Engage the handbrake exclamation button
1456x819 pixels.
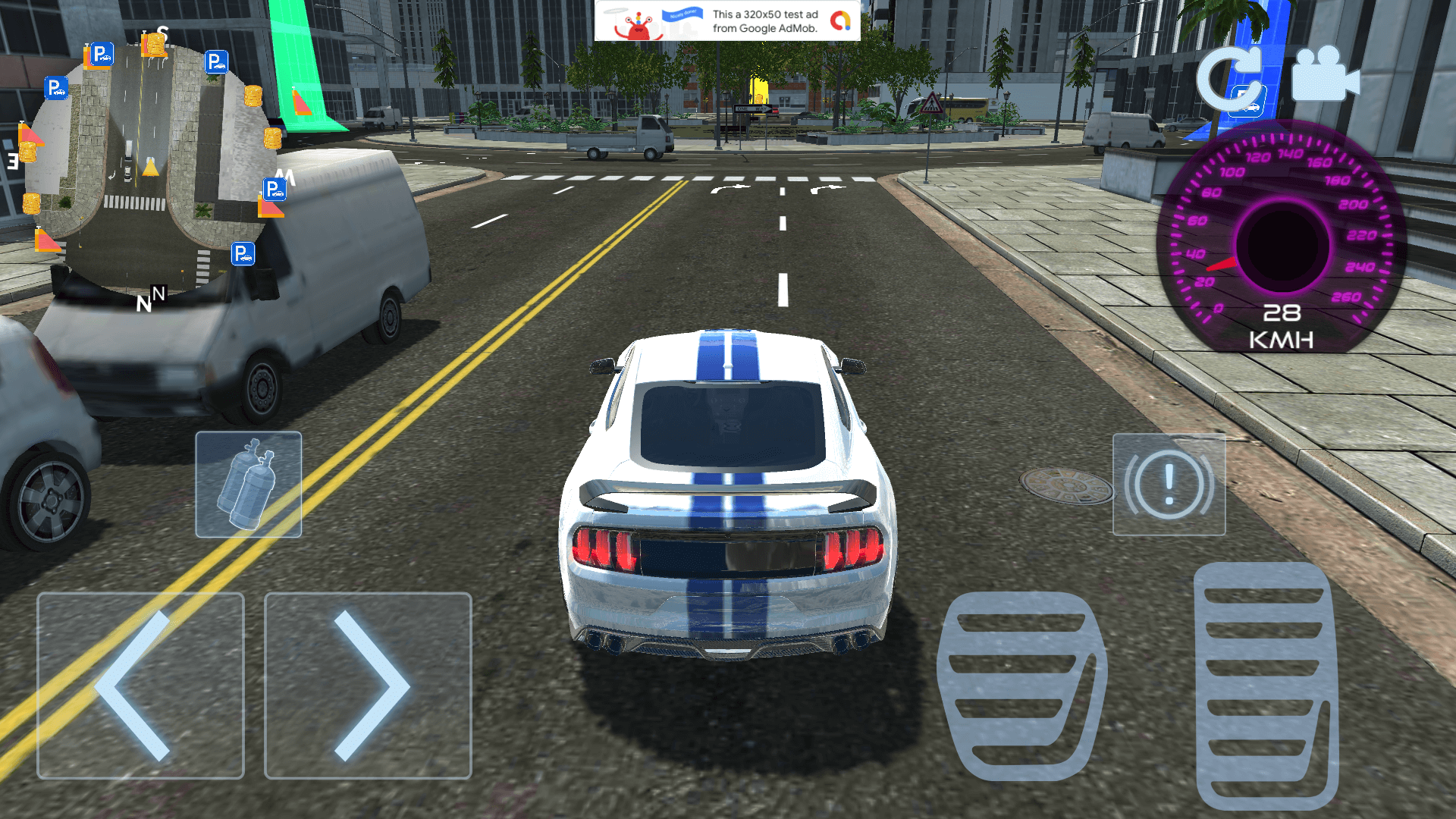pyautogui.click(x=1169, y=485)
